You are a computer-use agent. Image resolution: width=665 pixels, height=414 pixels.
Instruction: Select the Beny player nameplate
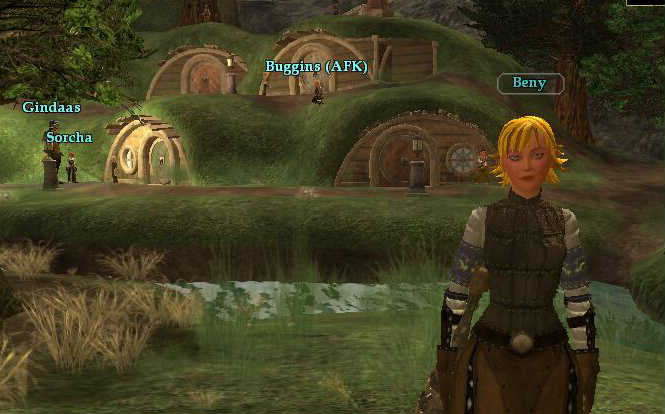point(530,83)
